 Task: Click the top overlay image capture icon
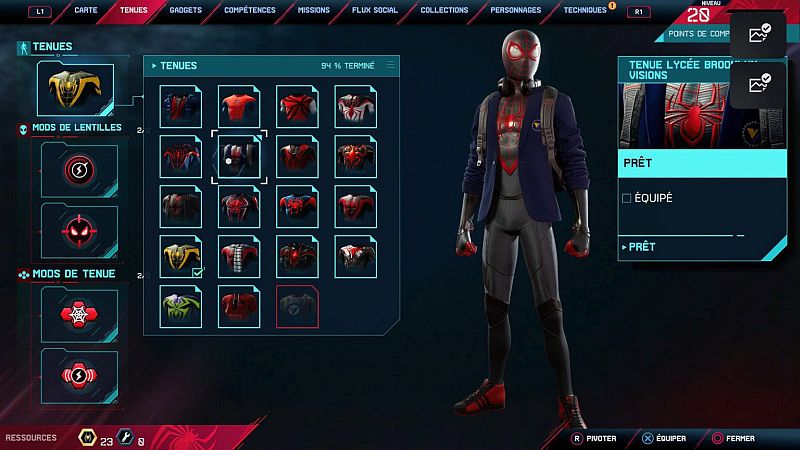point(759,35)
